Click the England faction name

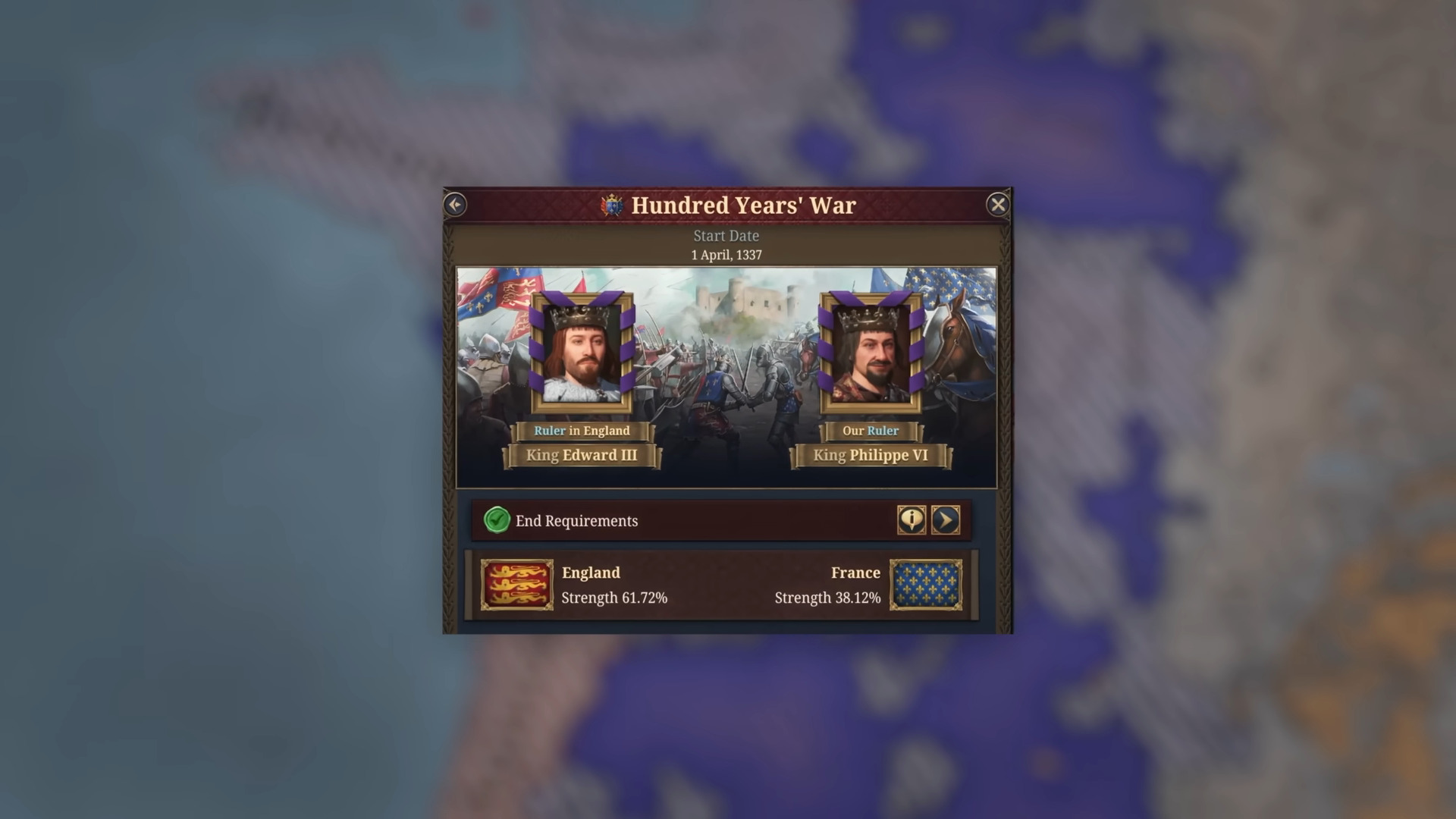(x=590, y=573)
